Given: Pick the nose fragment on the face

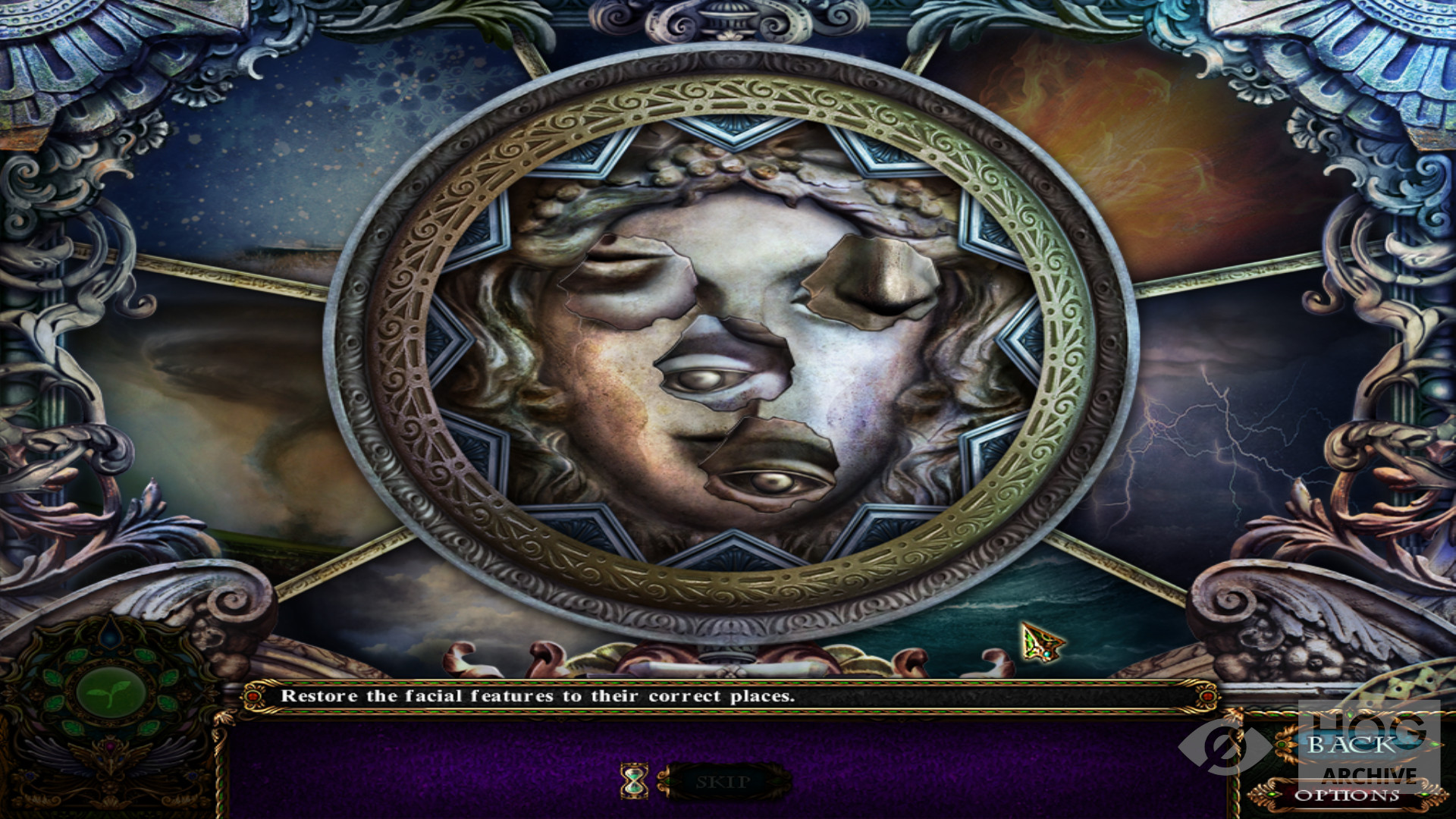Looking at the screenshot, I should (x=872, y=282).
